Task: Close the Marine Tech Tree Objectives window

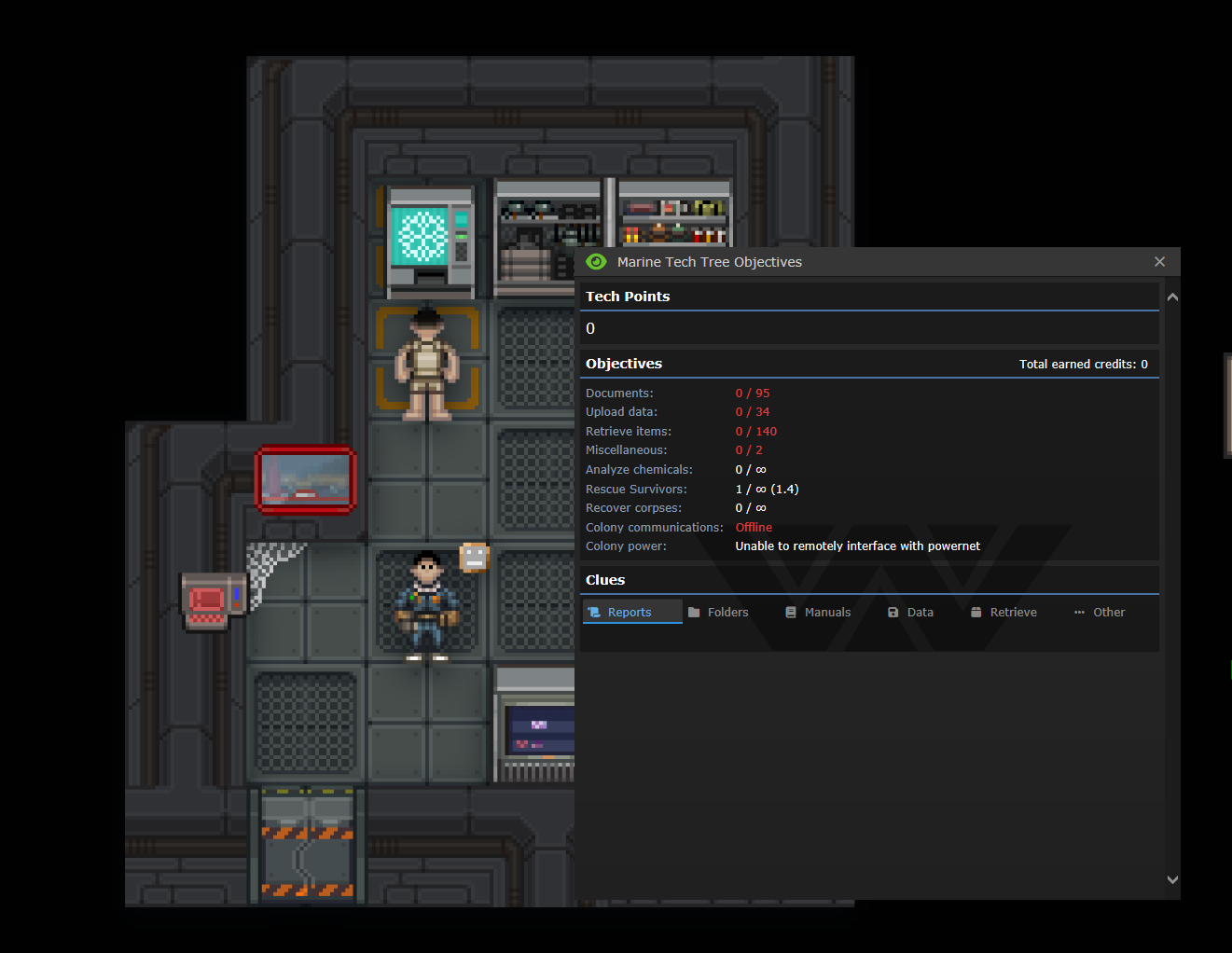Action: point(1159,262)
